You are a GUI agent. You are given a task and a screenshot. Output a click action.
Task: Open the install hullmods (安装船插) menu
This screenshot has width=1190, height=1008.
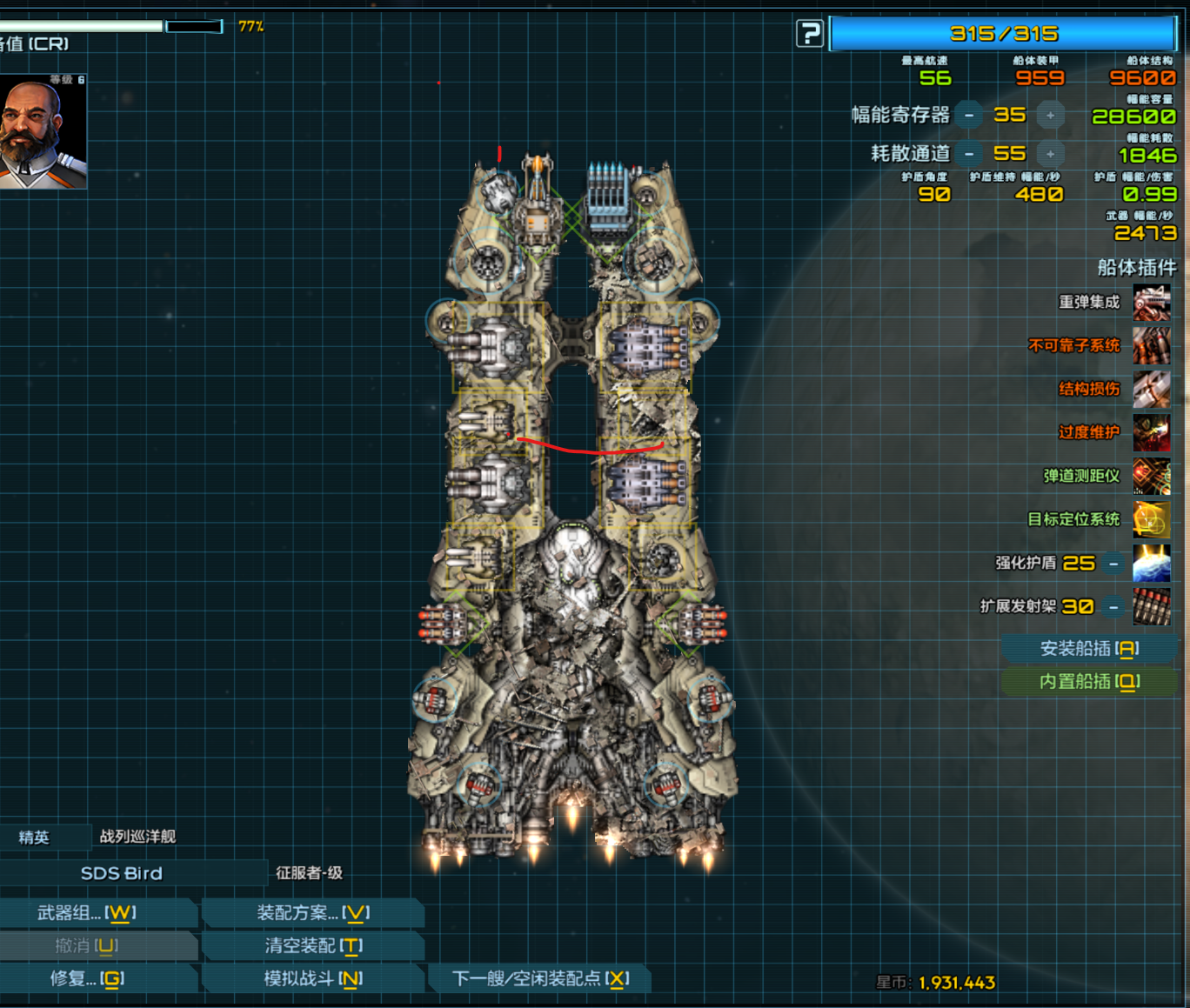tap(1089, 649)
